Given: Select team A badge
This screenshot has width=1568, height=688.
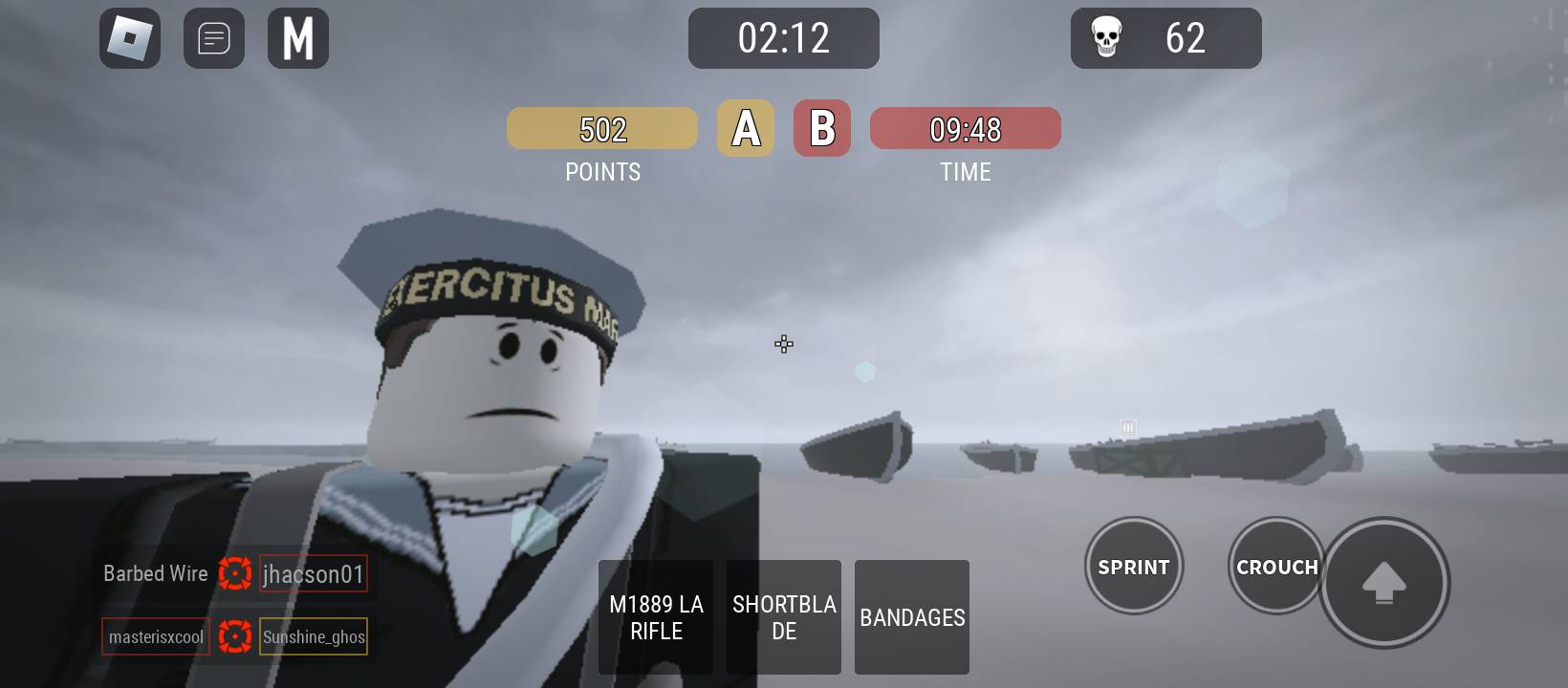Looking at the screenshot, I should click(x=746, y=128).
